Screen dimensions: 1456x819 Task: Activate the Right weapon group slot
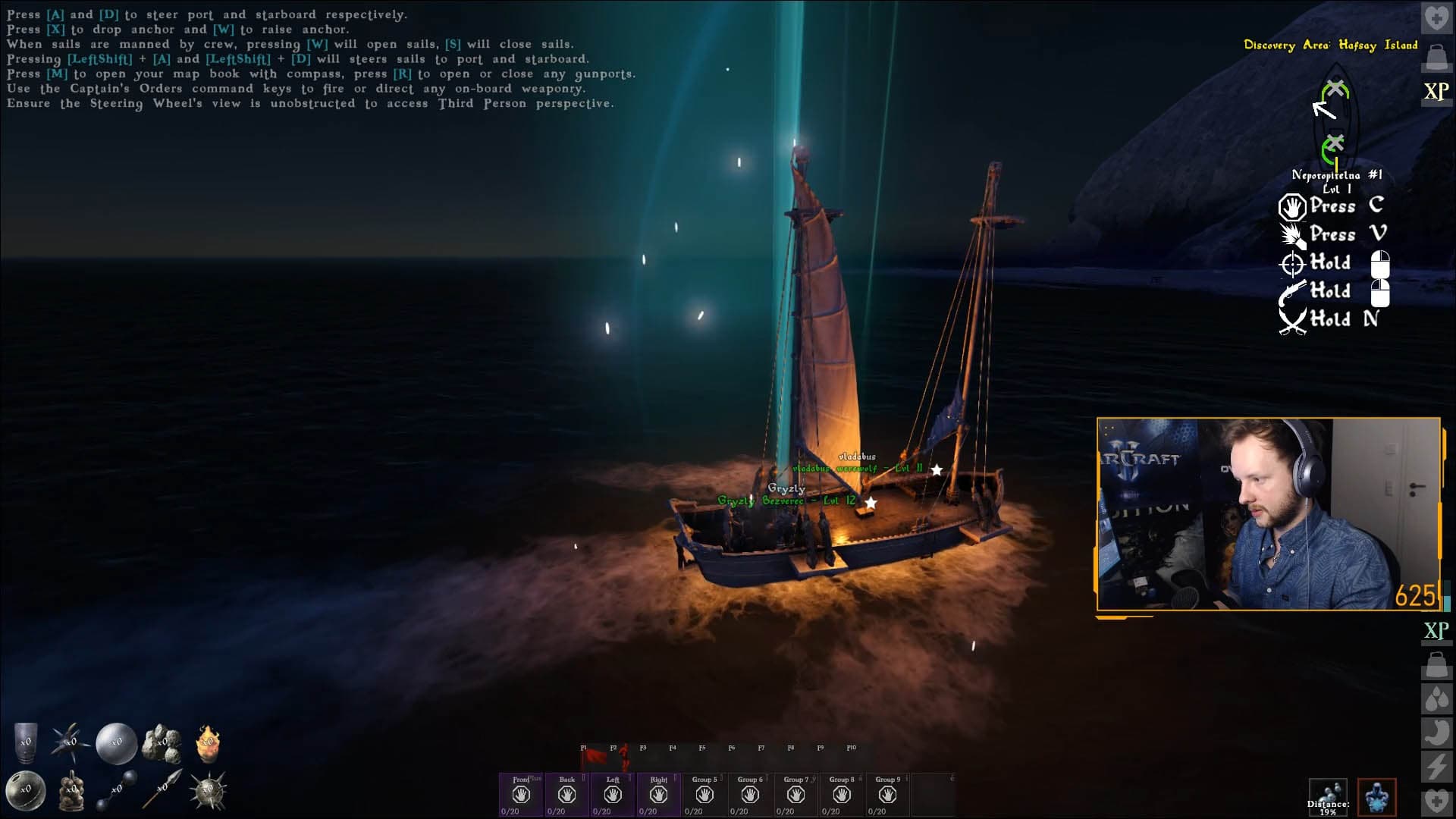[x=658, y=794]
